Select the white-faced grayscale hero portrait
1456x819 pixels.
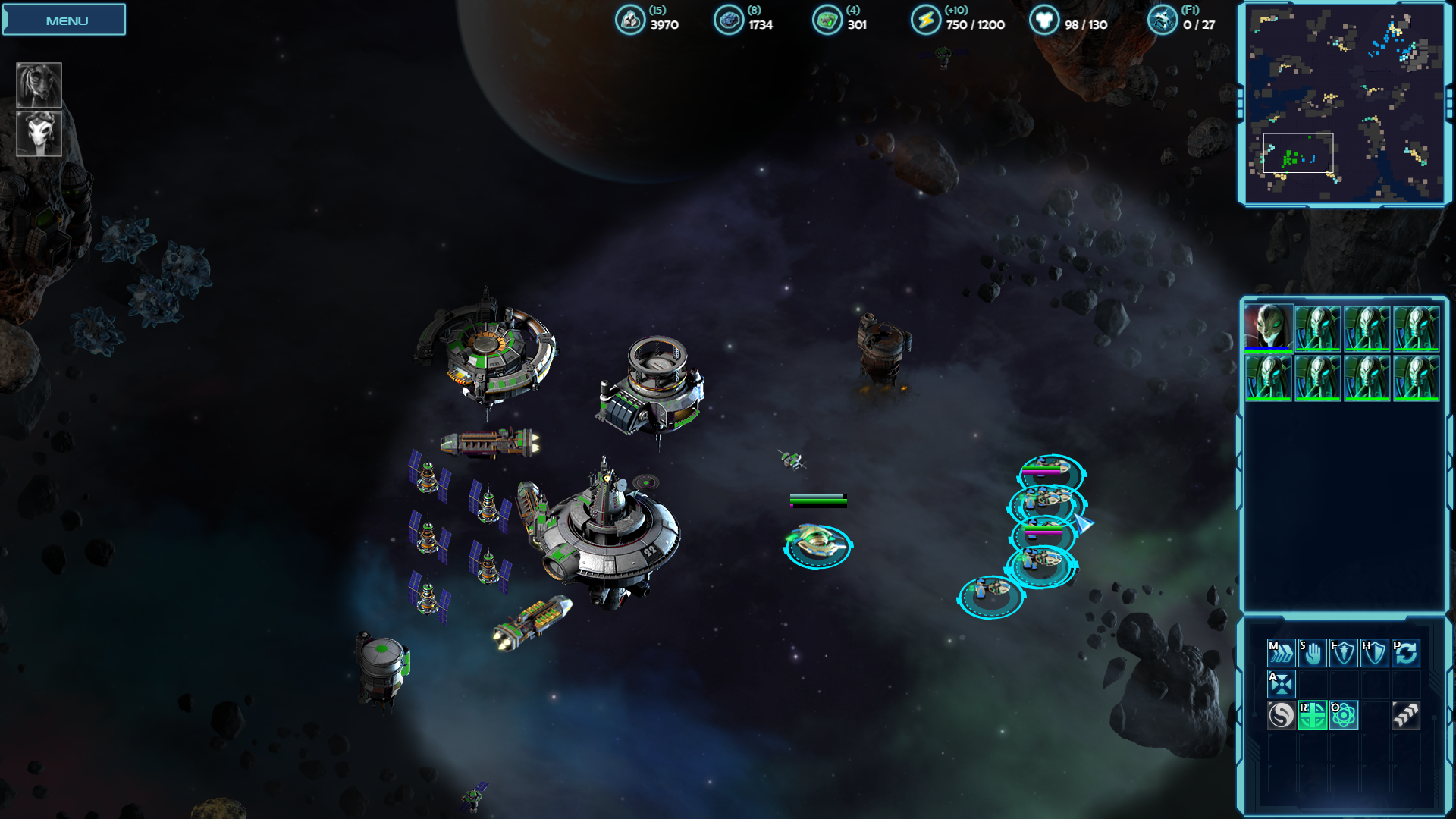point(39,133)
